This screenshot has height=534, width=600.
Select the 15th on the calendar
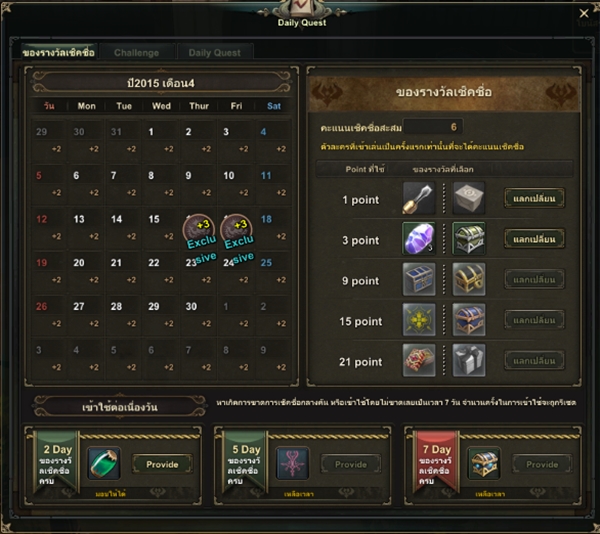[x=154, y=220]
